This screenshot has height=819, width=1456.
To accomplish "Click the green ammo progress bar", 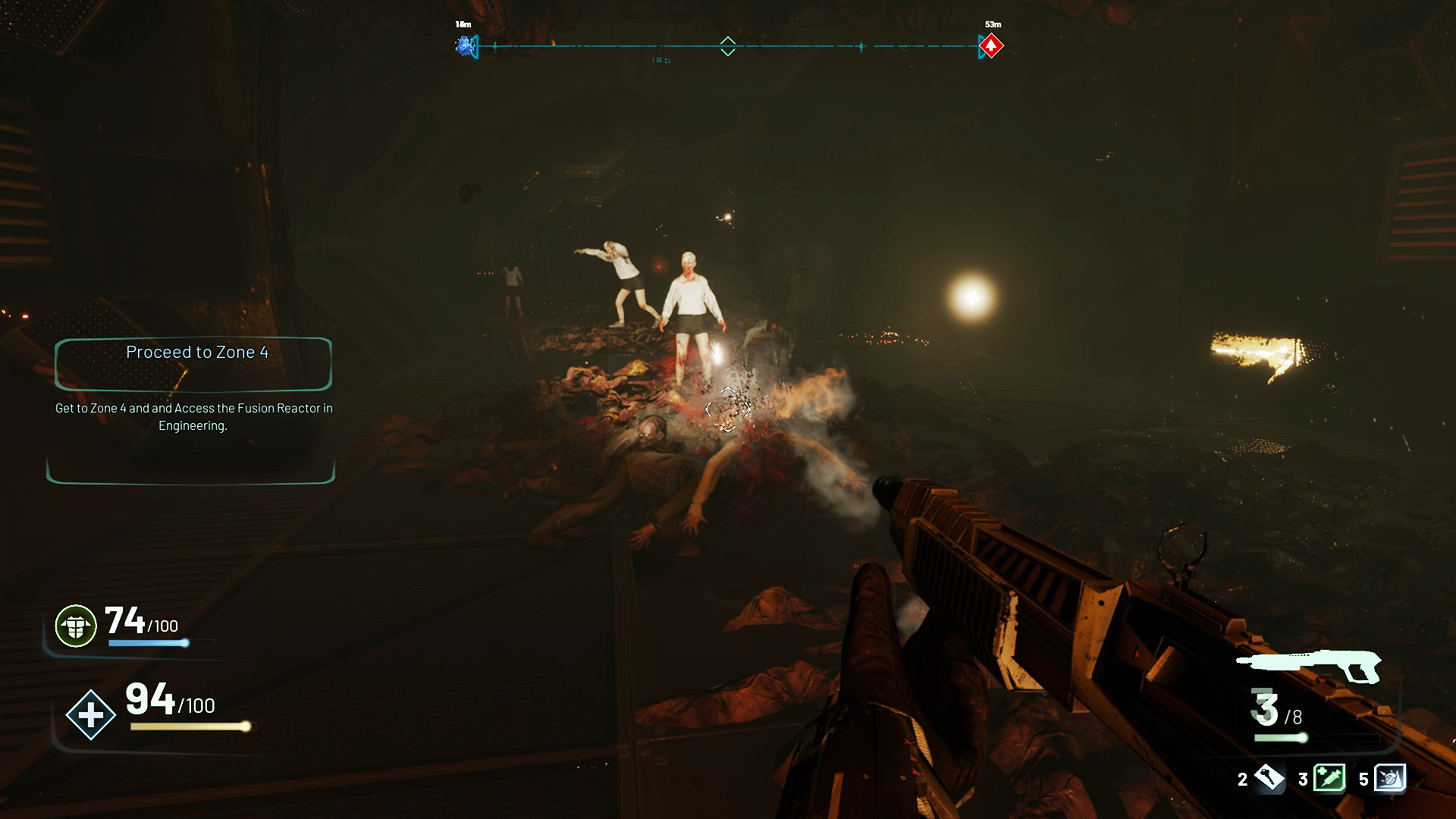I will click(x=1280, y=736).
